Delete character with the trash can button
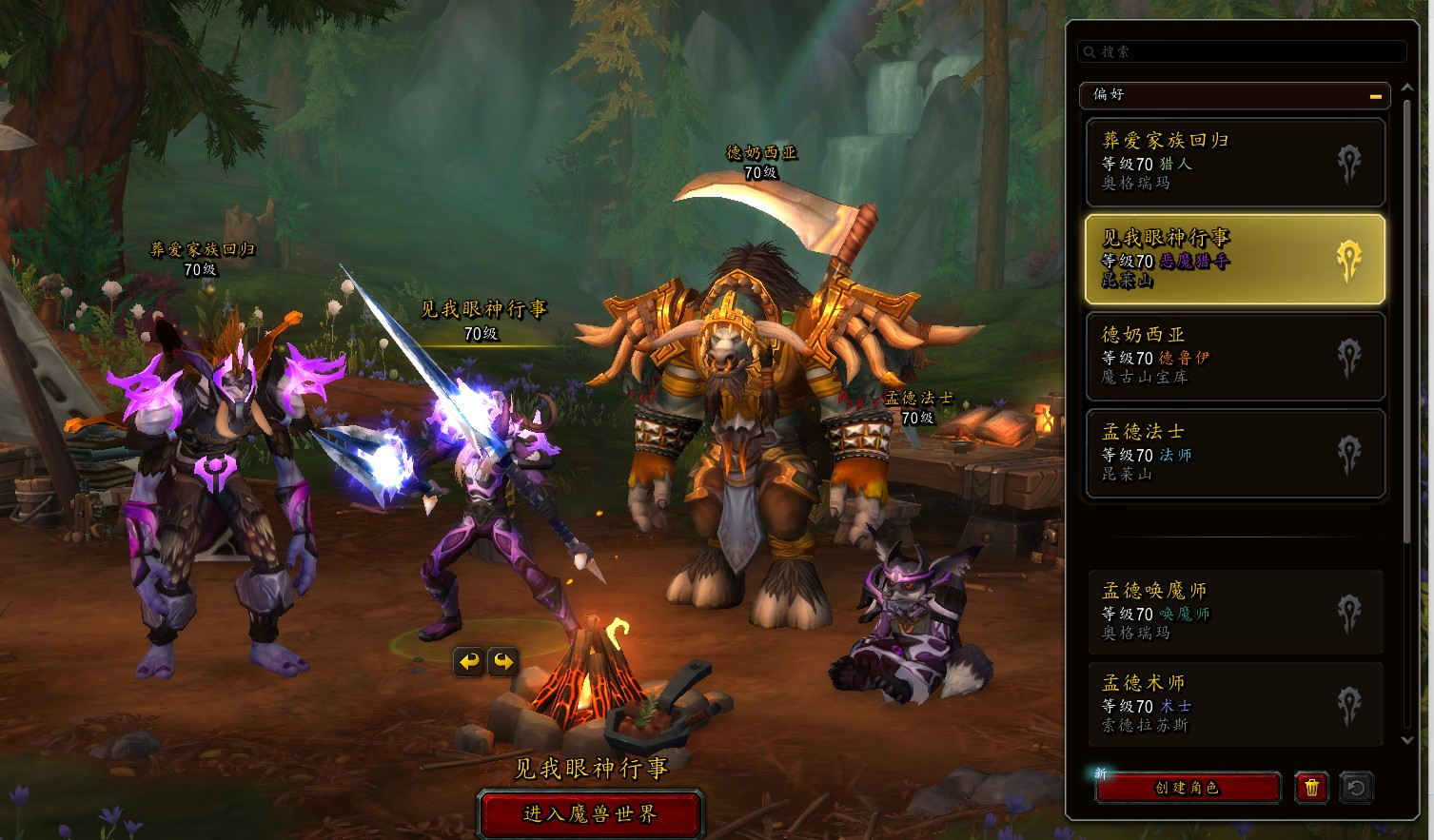The height and width of the screenshot is (840, 1434). click(1311, 788)
